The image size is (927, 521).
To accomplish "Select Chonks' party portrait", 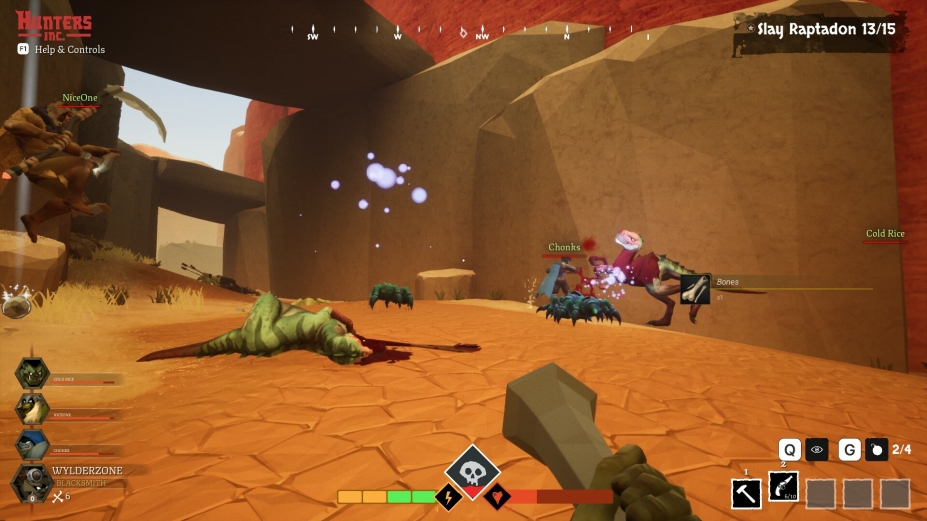I will (x=32, y=445).
